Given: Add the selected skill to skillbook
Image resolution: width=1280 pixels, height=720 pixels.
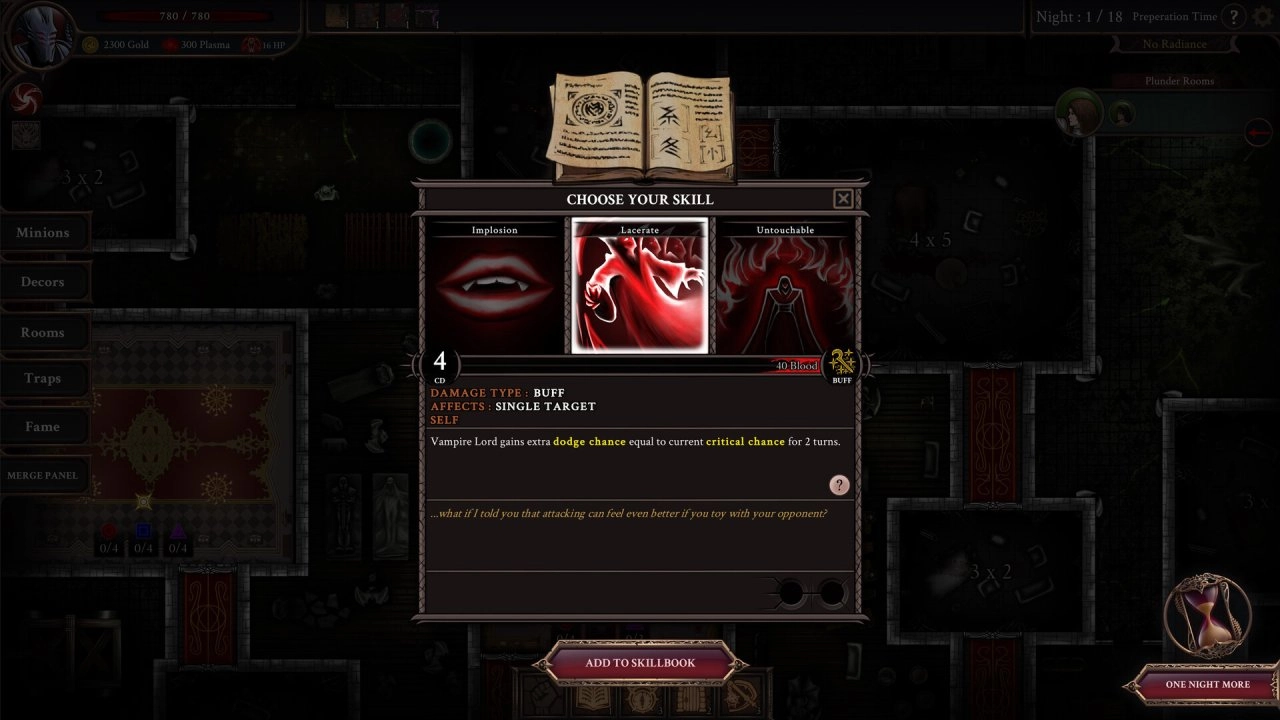Looking at the screenshot, I should 640,662.
